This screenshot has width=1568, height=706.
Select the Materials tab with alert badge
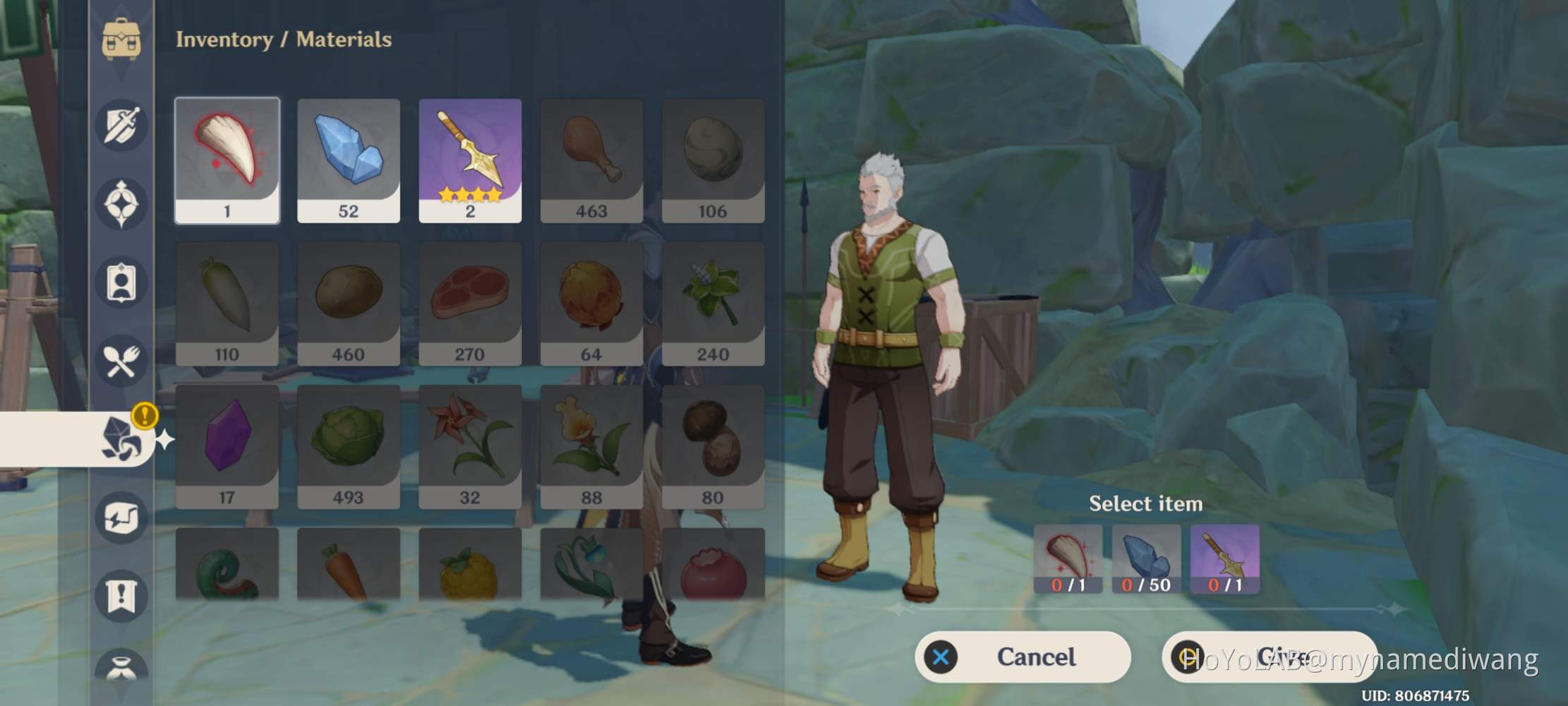pyautogui.click(x=121, y=438)
